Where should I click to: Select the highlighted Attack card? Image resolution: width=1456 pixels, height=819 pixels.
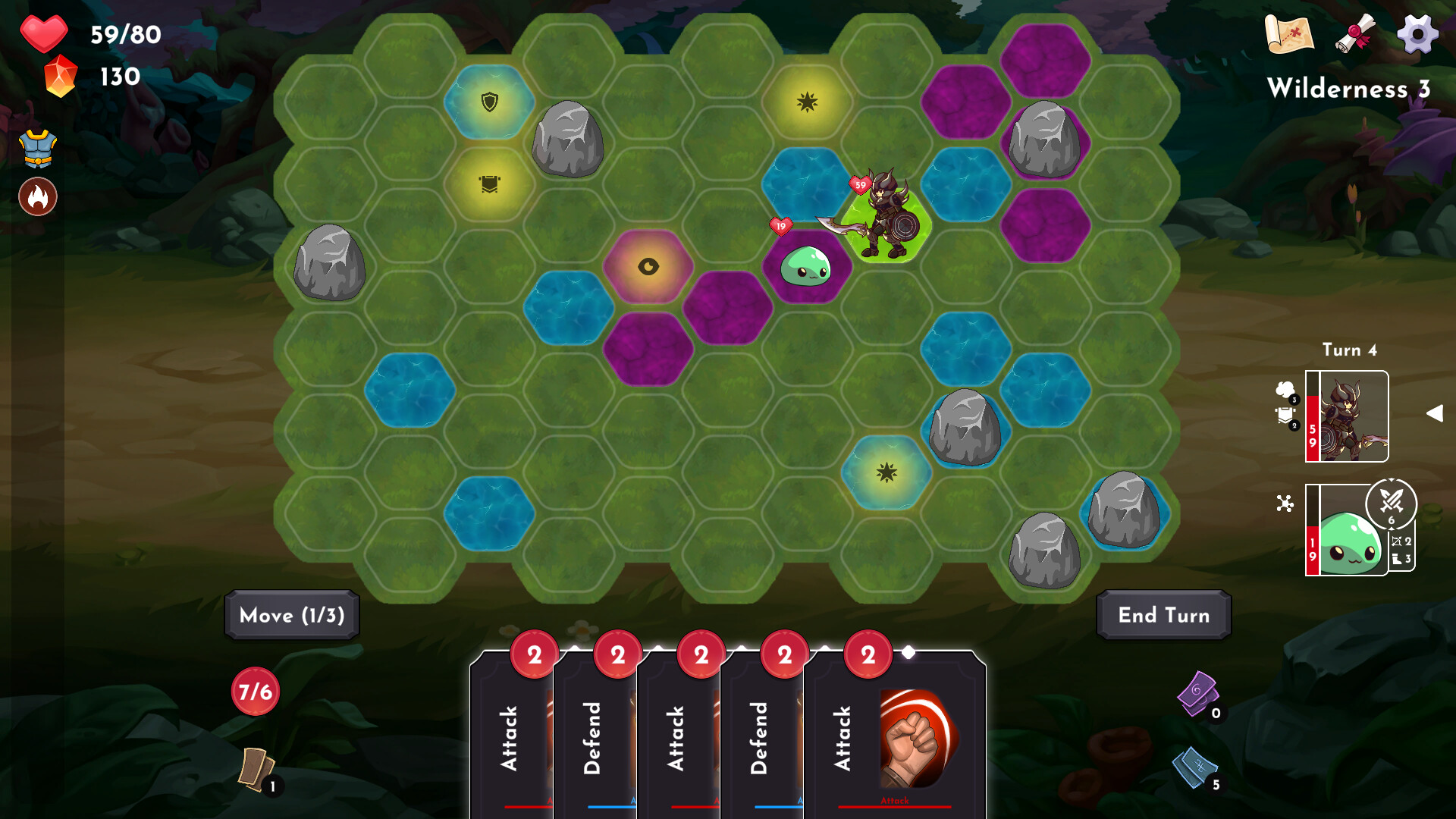click(895, 736)
